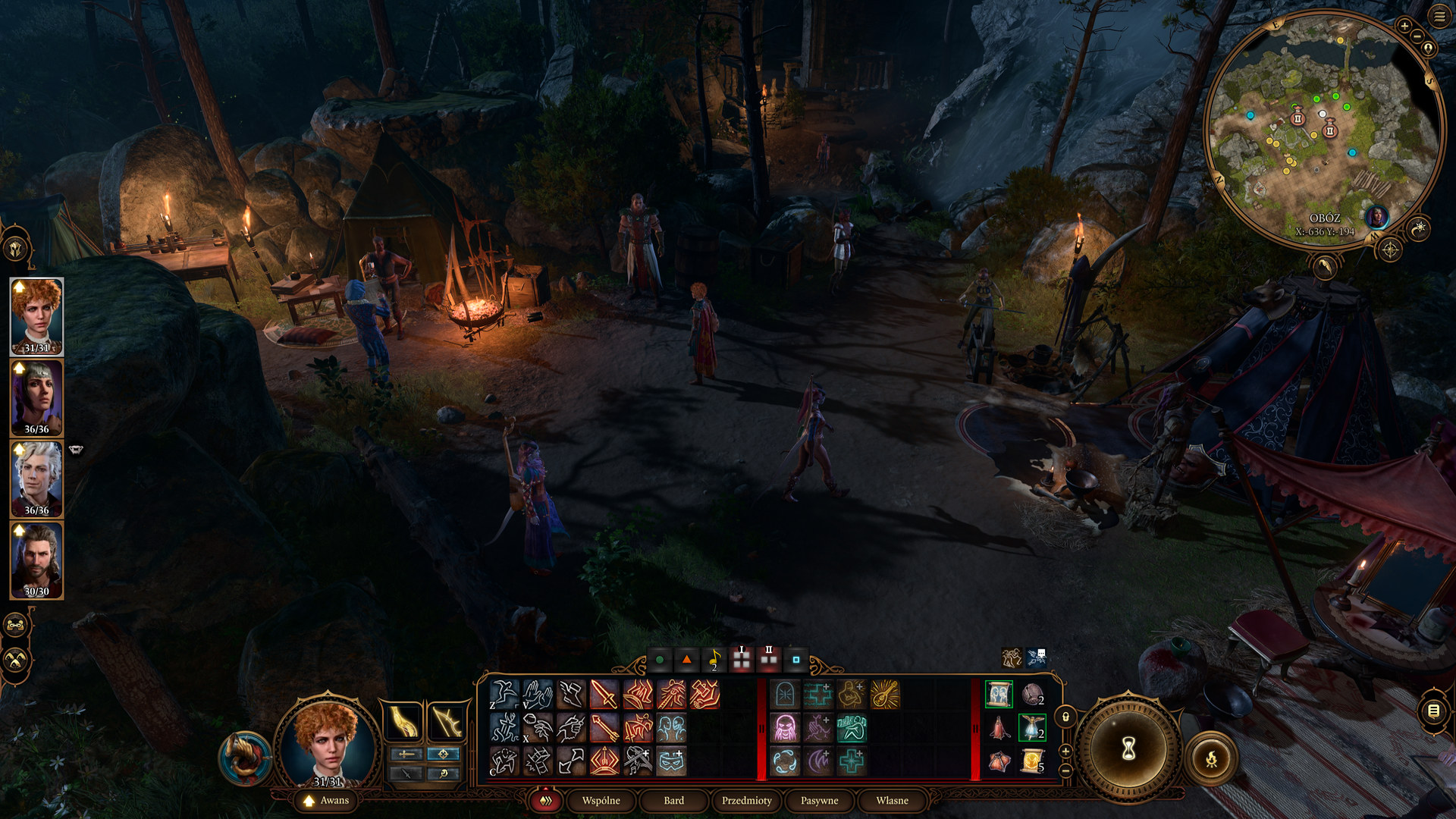Screen dimensions: 1456x819
Task: Activate the lute performance spell icon
Action: click(884, 694)
